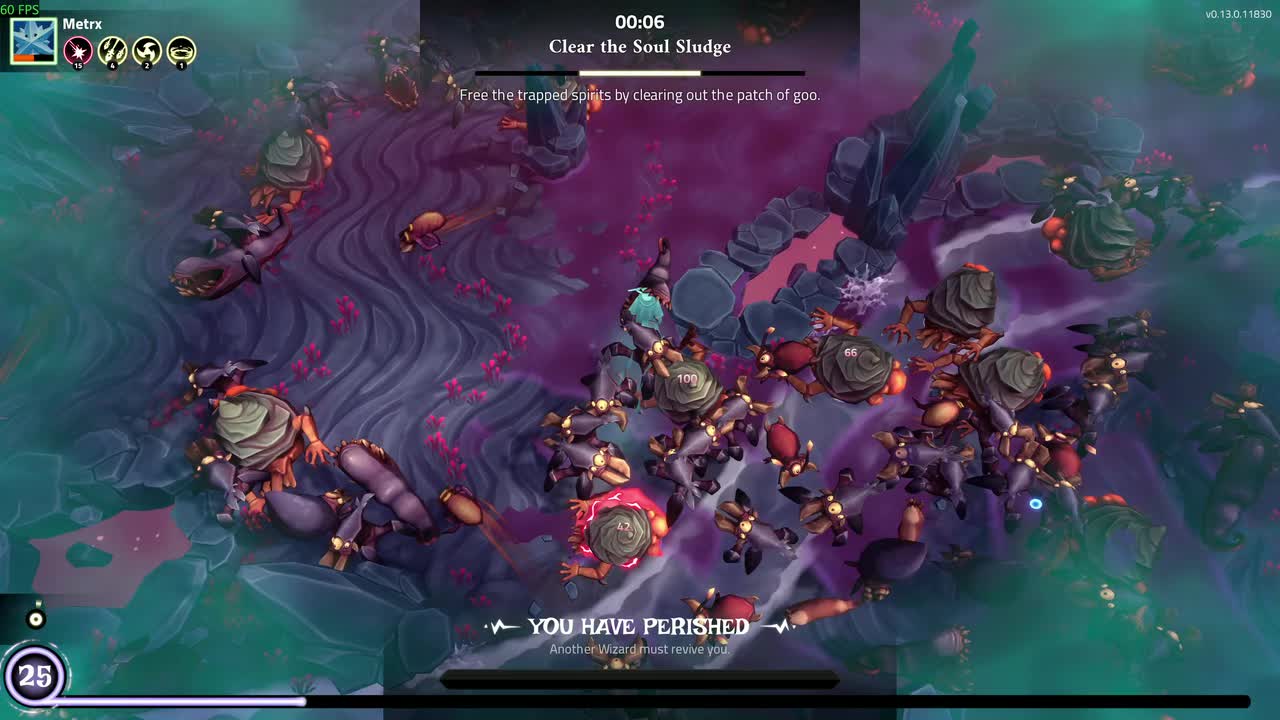
Task: Select the triple daggers ability icon
Action: coord(112,51)
